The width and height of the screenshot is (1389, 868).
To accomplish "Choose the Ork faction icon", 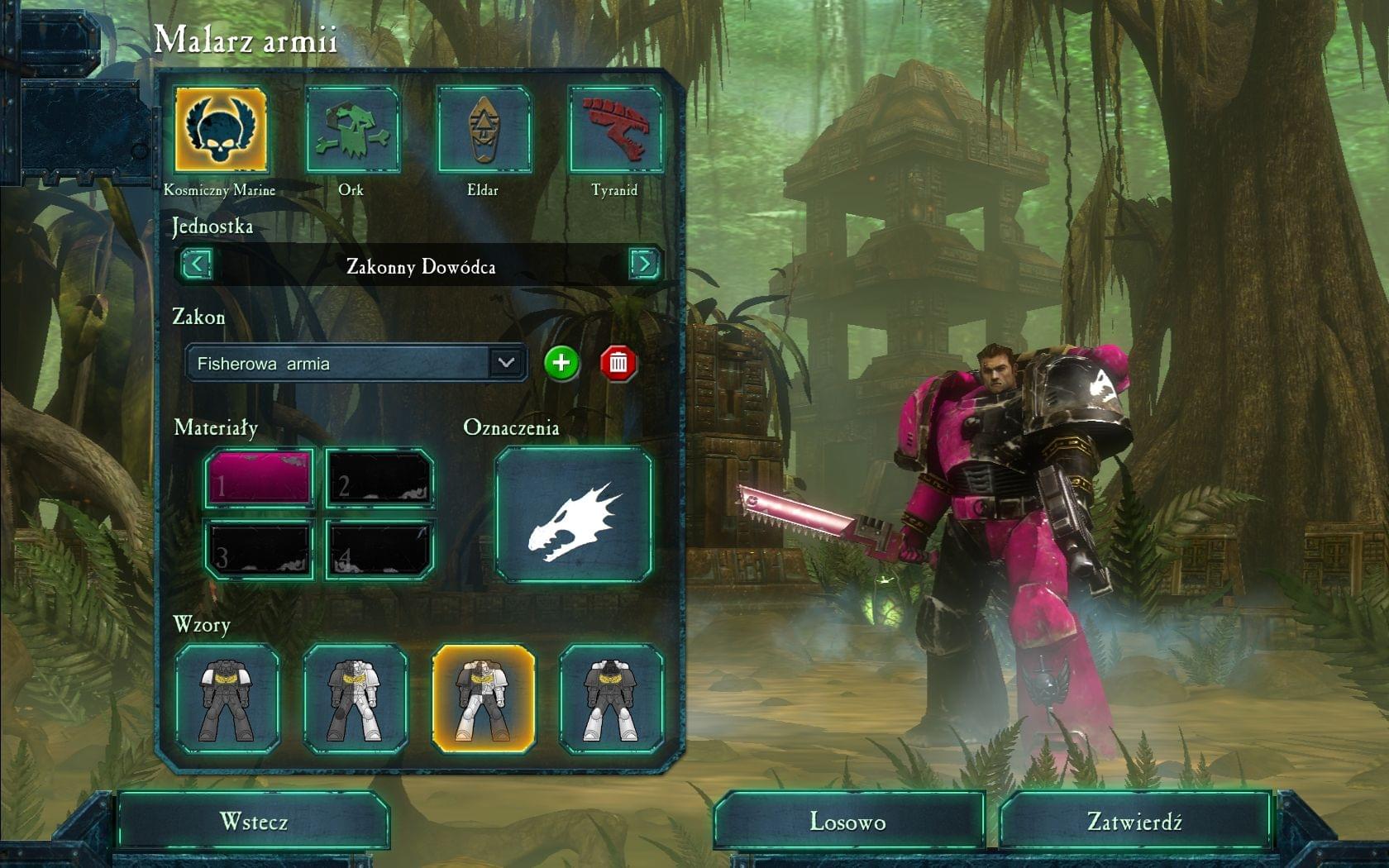I will 351,130.
